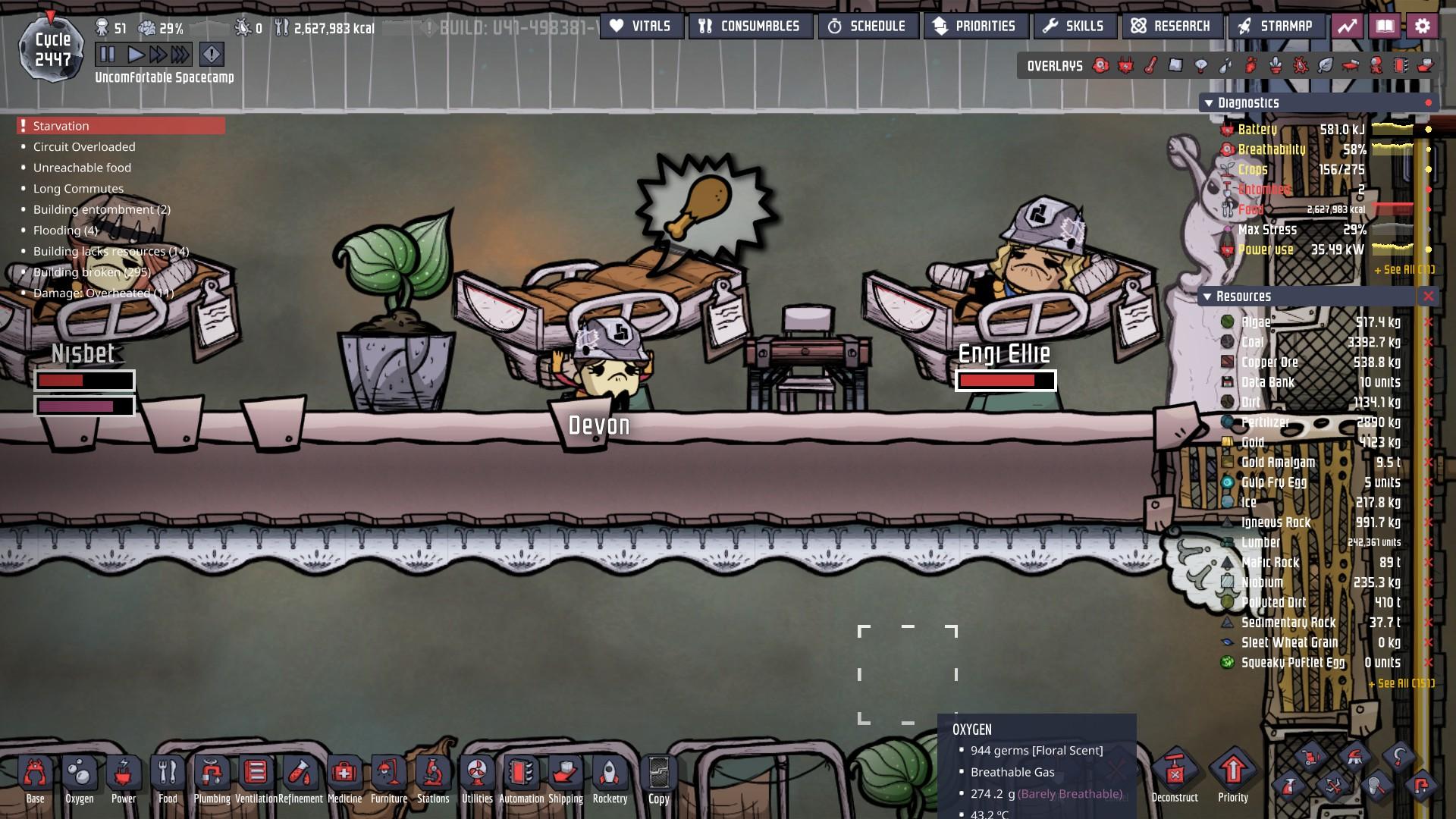Open the colony Reports graph
This screenshot has width=1456, height=819.
pos(1349,25)
